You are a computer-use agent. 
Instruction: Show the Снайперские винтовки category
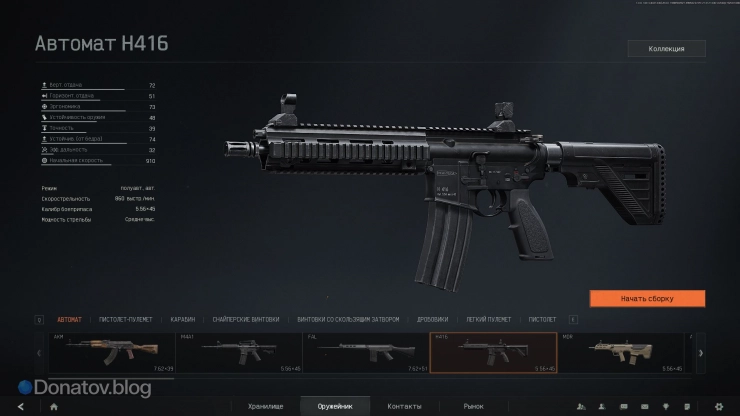(241, 319)
